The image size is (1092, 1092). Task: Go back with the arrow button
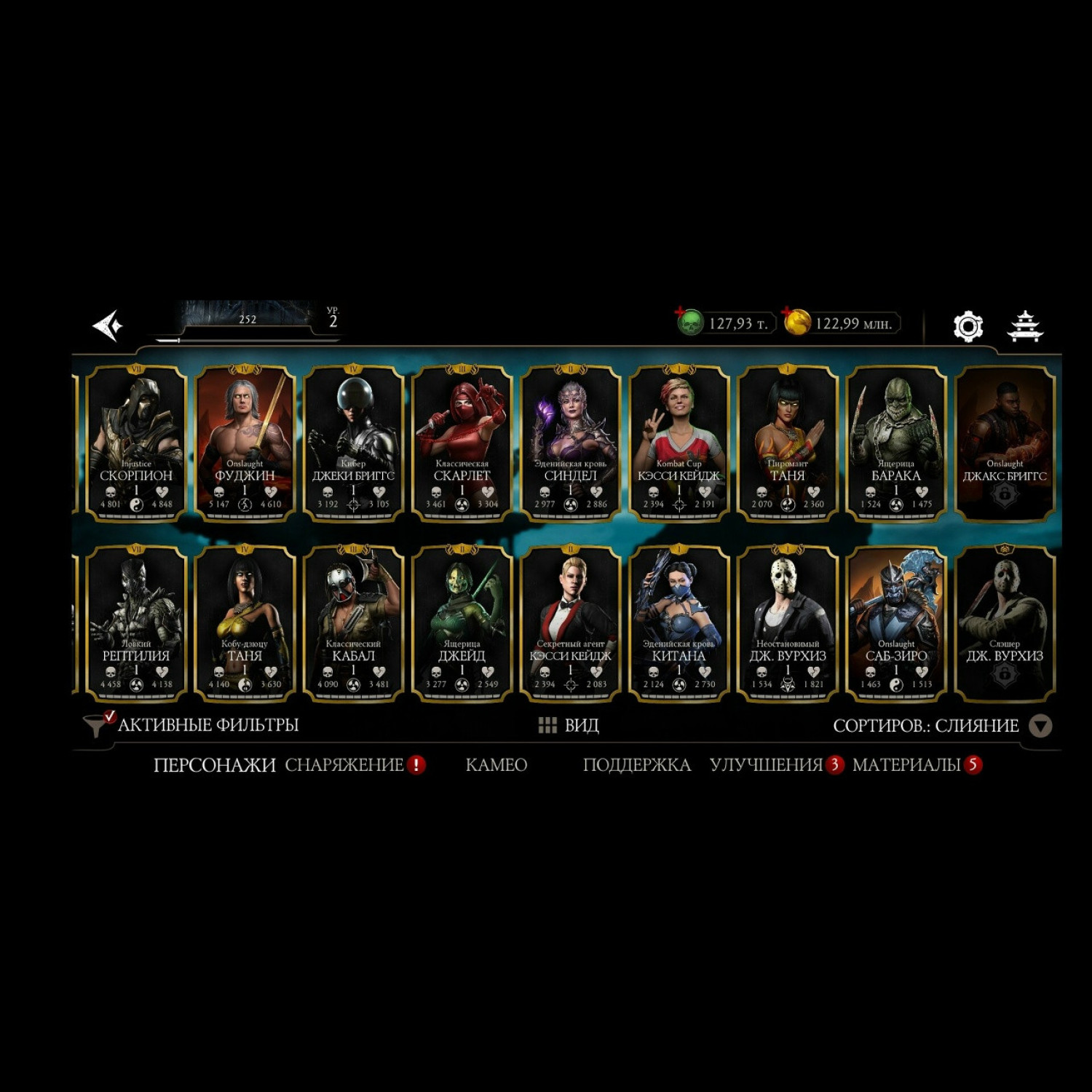pyautogui.click(x=108, y=325)
